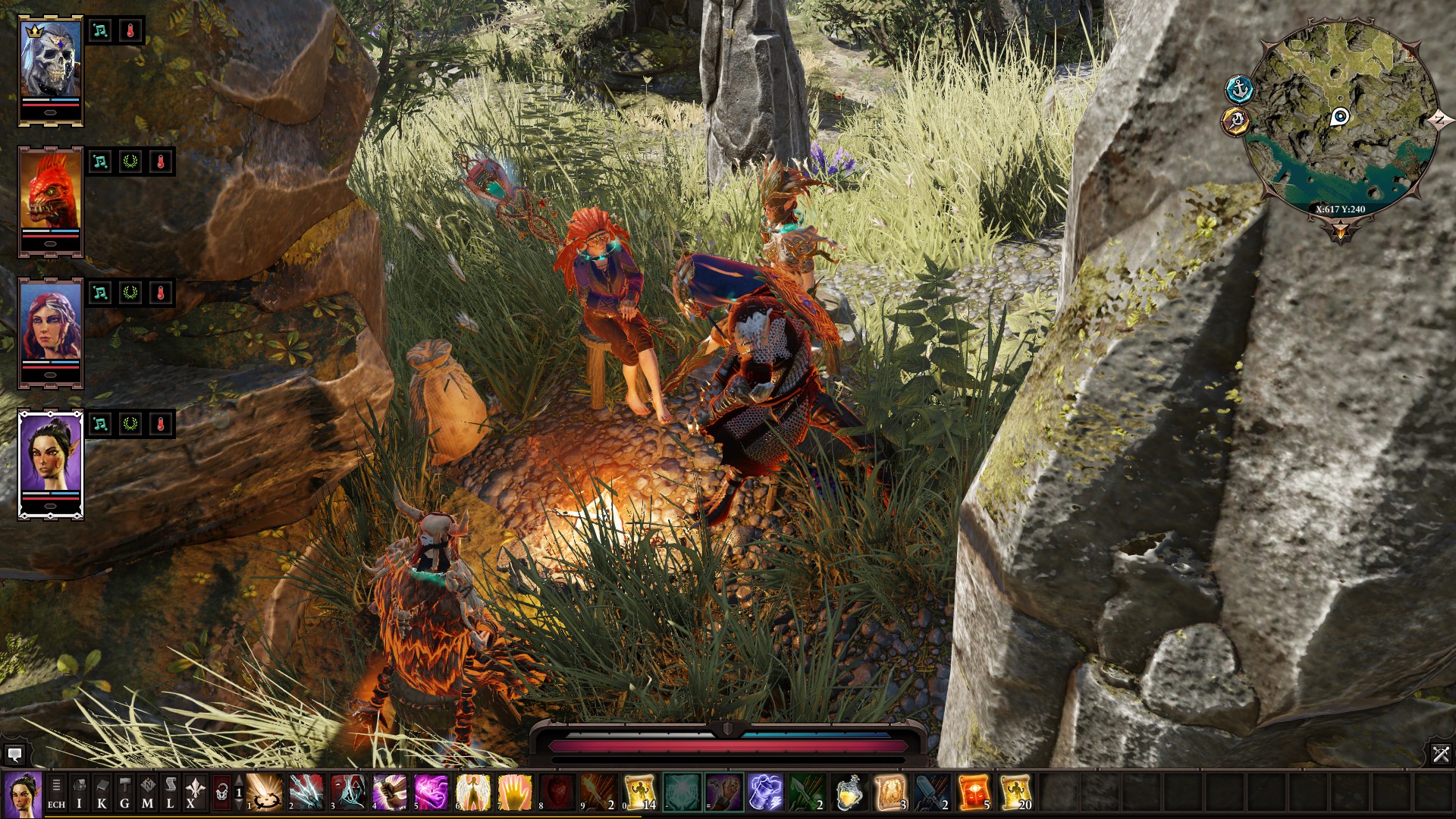
Task: Toggle the red hotbar lock icon
Action: 221,791
